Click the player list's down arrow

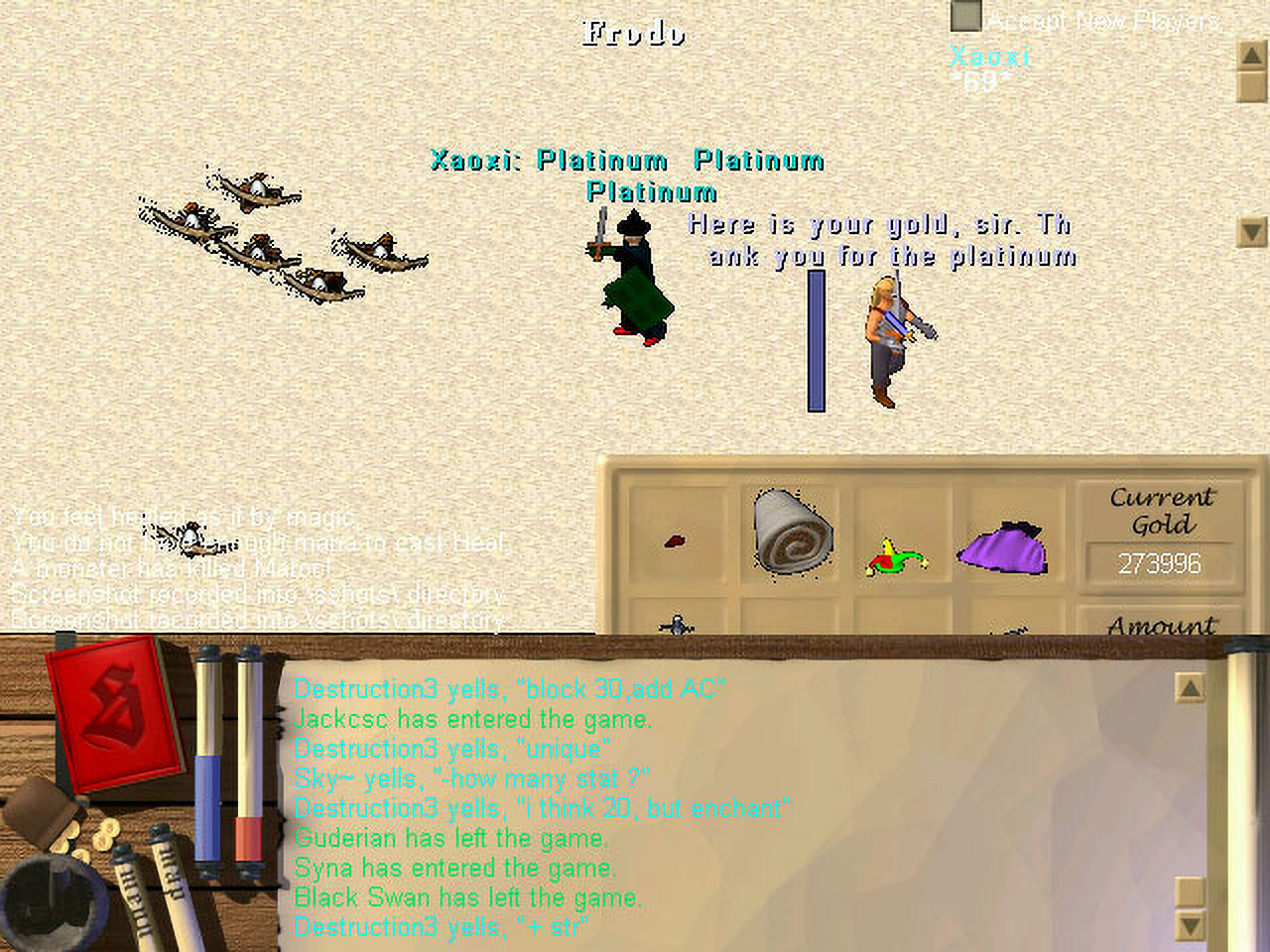coord(1252,232)
